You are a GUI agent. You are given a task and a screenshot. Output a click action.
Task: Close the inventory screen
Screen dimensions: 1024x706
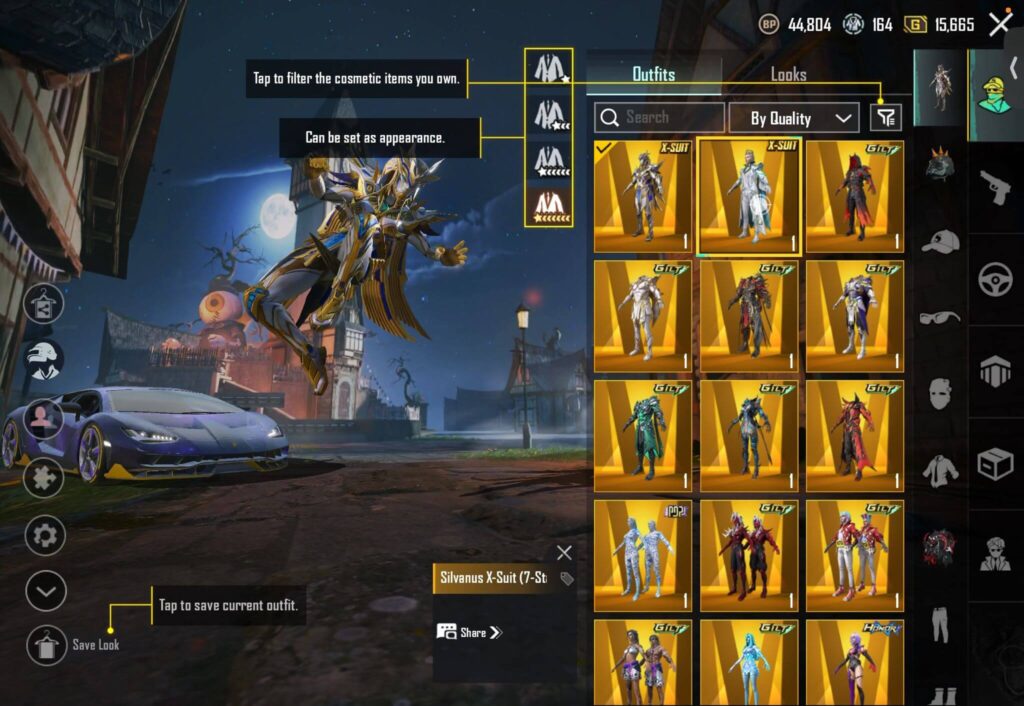[999, 25]
